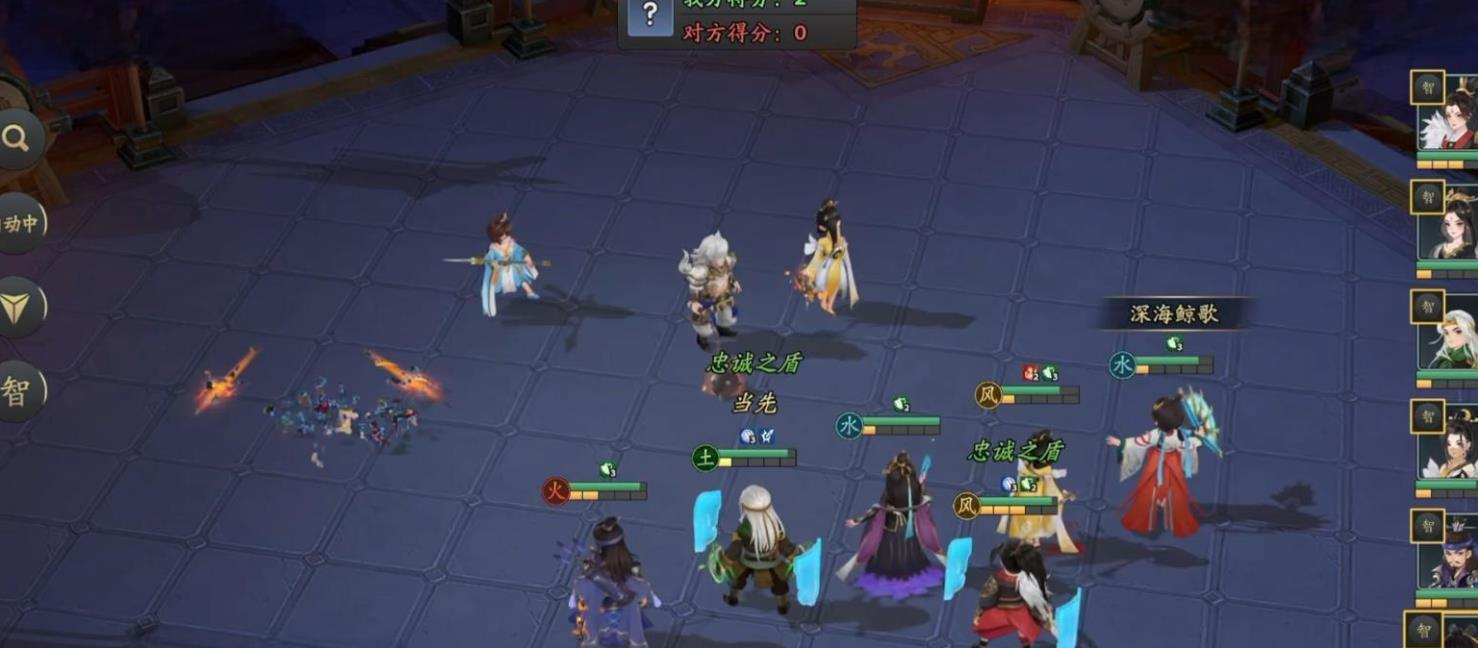Open the question mark help button

click(x=650, y=15)
